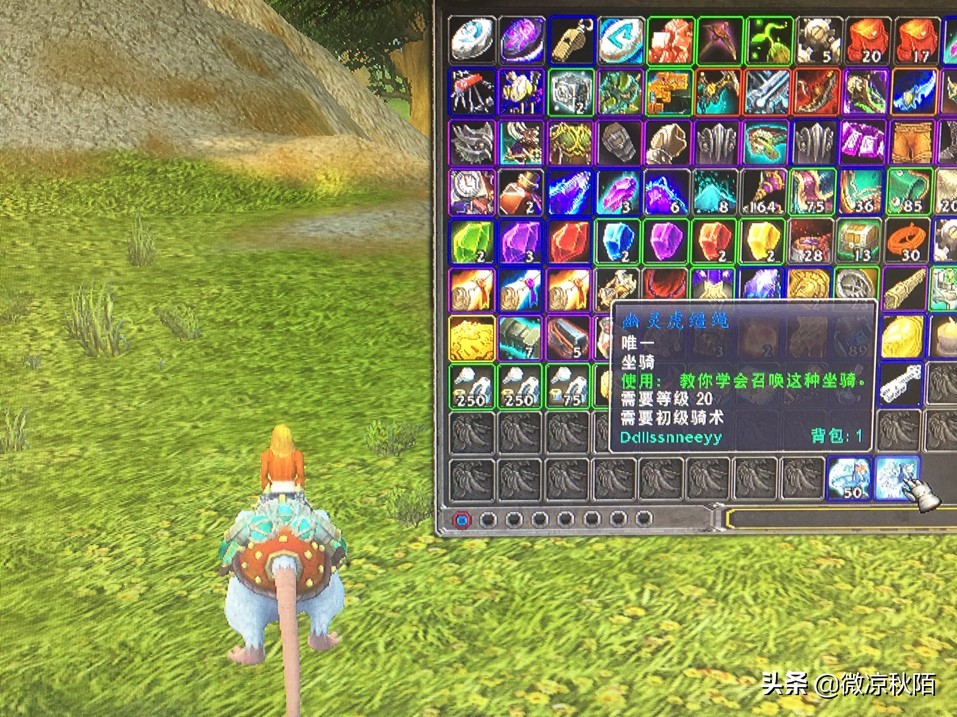Click the red-ringed bag page button

point(461,520)
